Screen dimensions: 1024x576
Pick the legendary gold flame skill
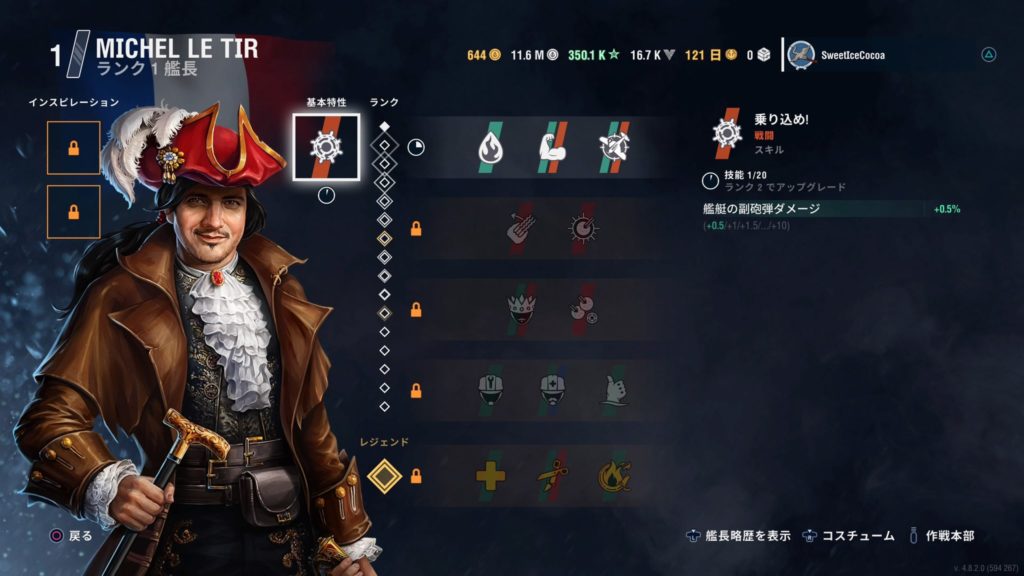(x=614, y=476)
